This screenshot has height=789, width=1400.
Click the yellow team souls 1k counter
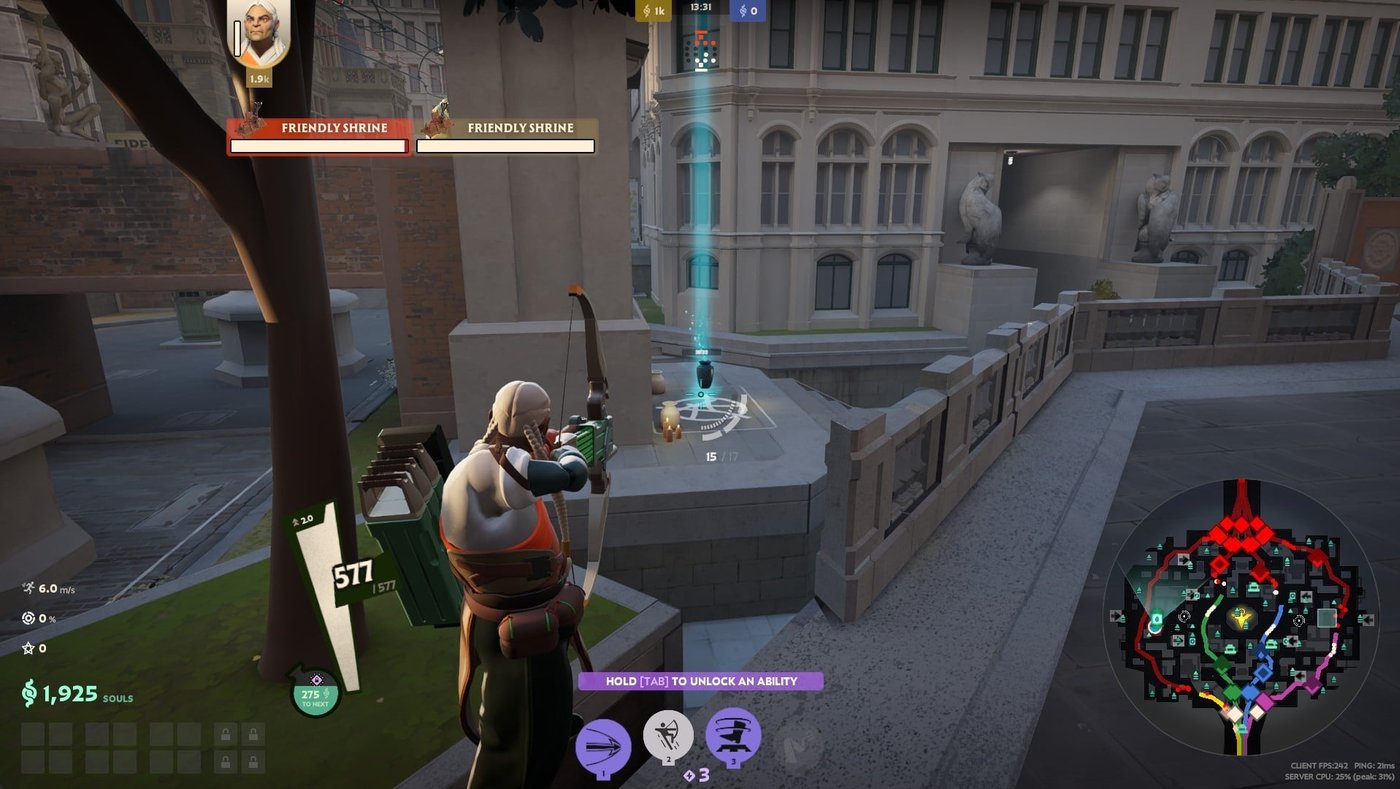pyautogui.click(x=654, y=11)
